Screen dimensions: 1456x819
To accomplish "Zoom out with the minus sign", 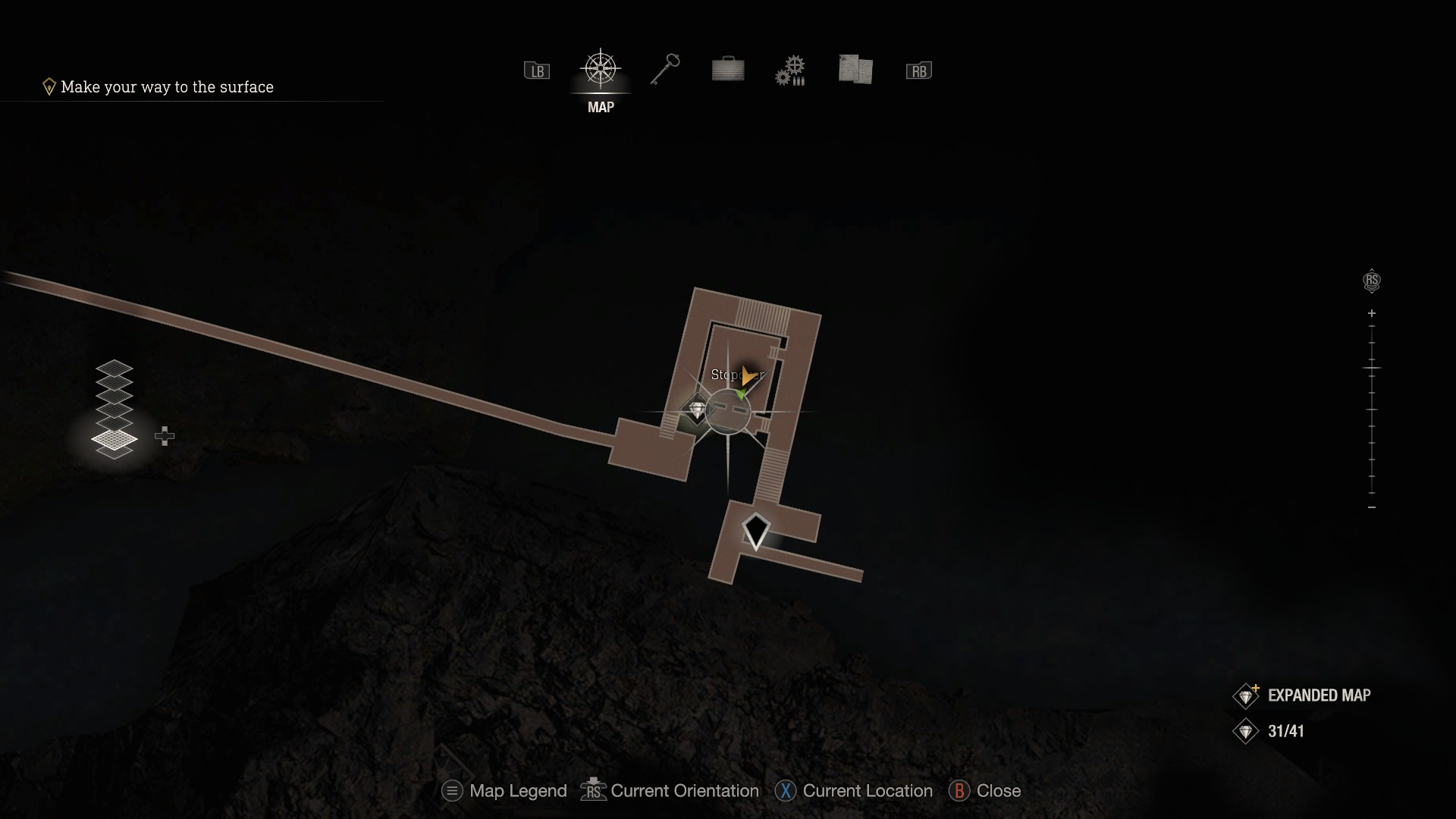I will (1372, 507).
